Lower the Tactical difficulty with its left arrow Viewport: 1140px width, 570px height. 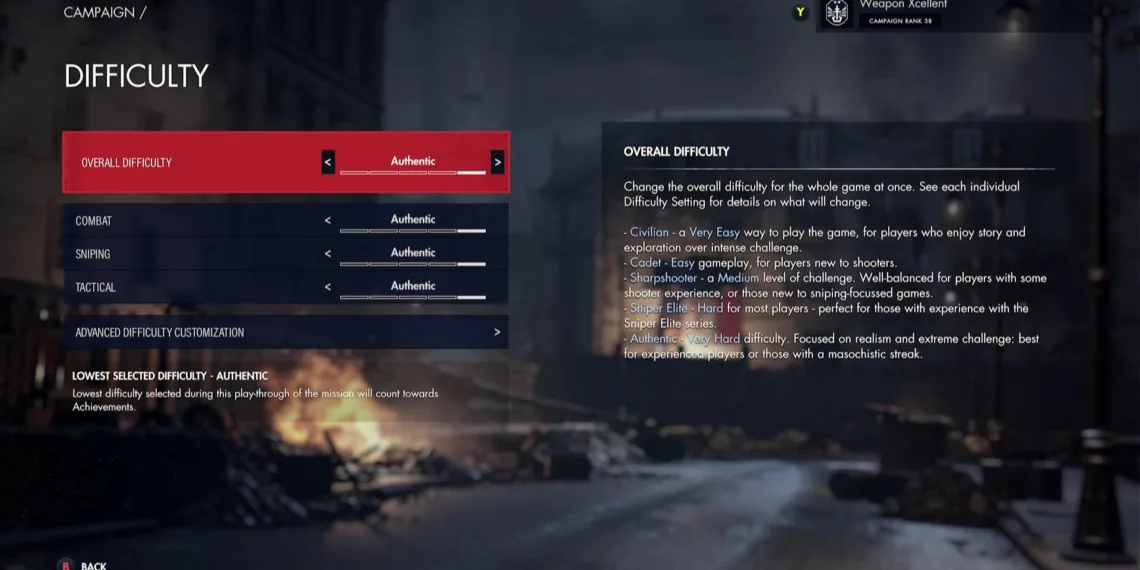click(327, 287)
